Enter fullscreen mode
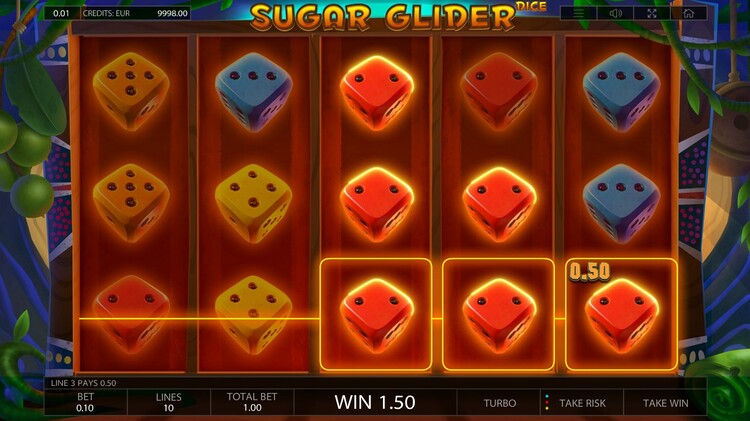Image resolution: width=750 pixels, height=421 pixels. (x=652, y=13)
